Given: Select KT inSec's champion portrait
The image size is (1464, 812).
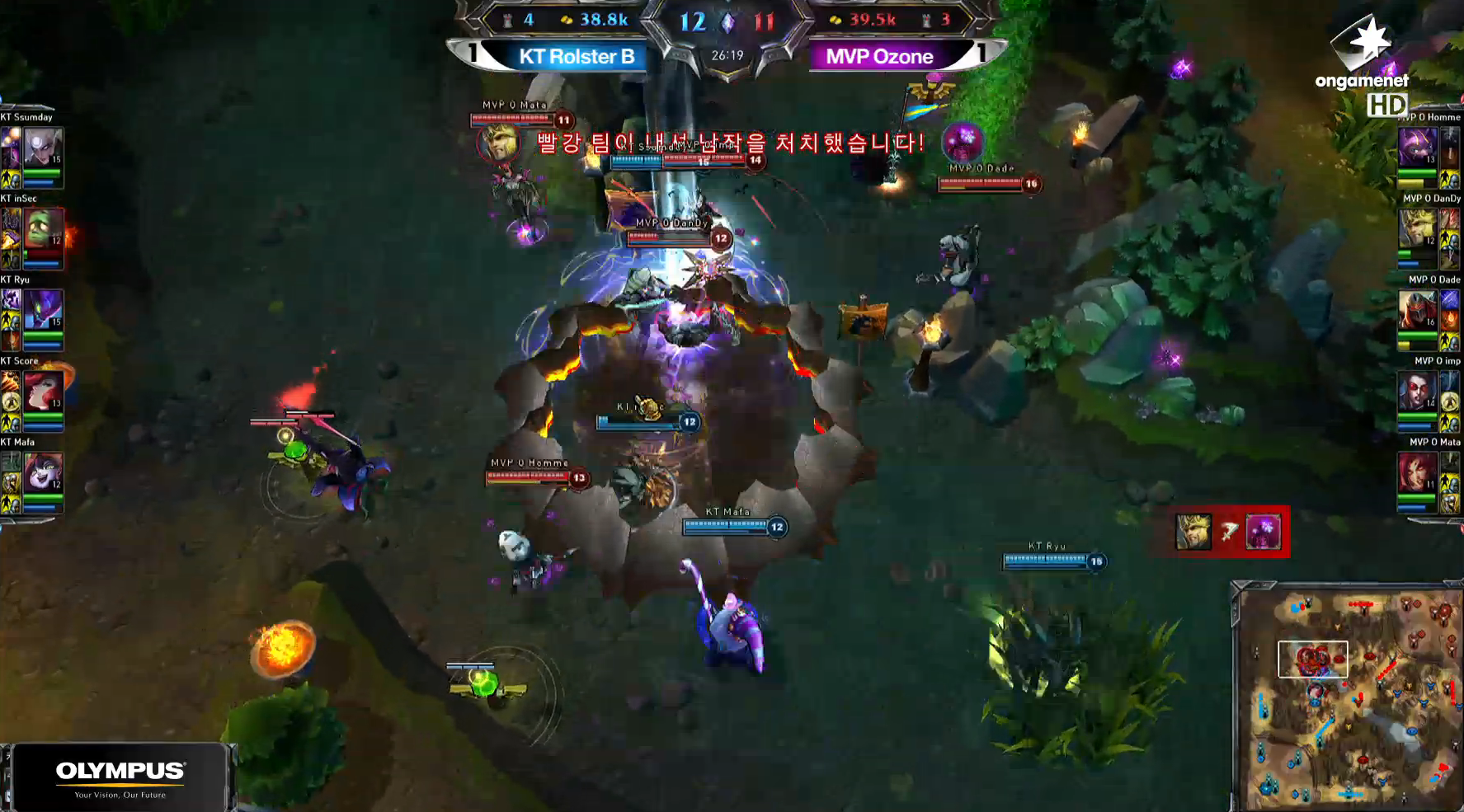Looking at the screenshot, I should tap(42, 228).
